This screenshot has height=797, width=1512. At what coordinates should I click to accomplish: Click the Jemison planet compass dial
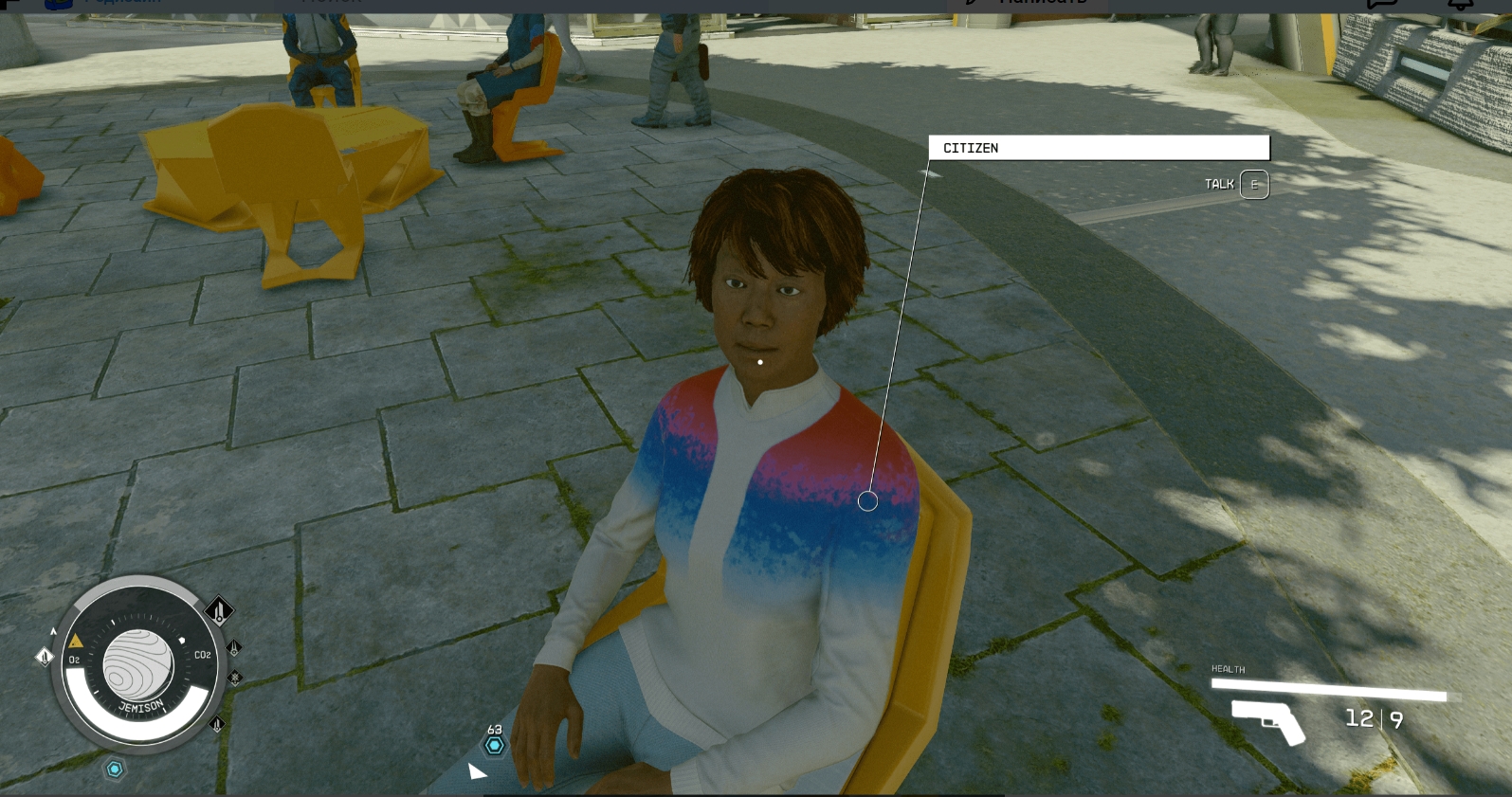coord(138,662)
